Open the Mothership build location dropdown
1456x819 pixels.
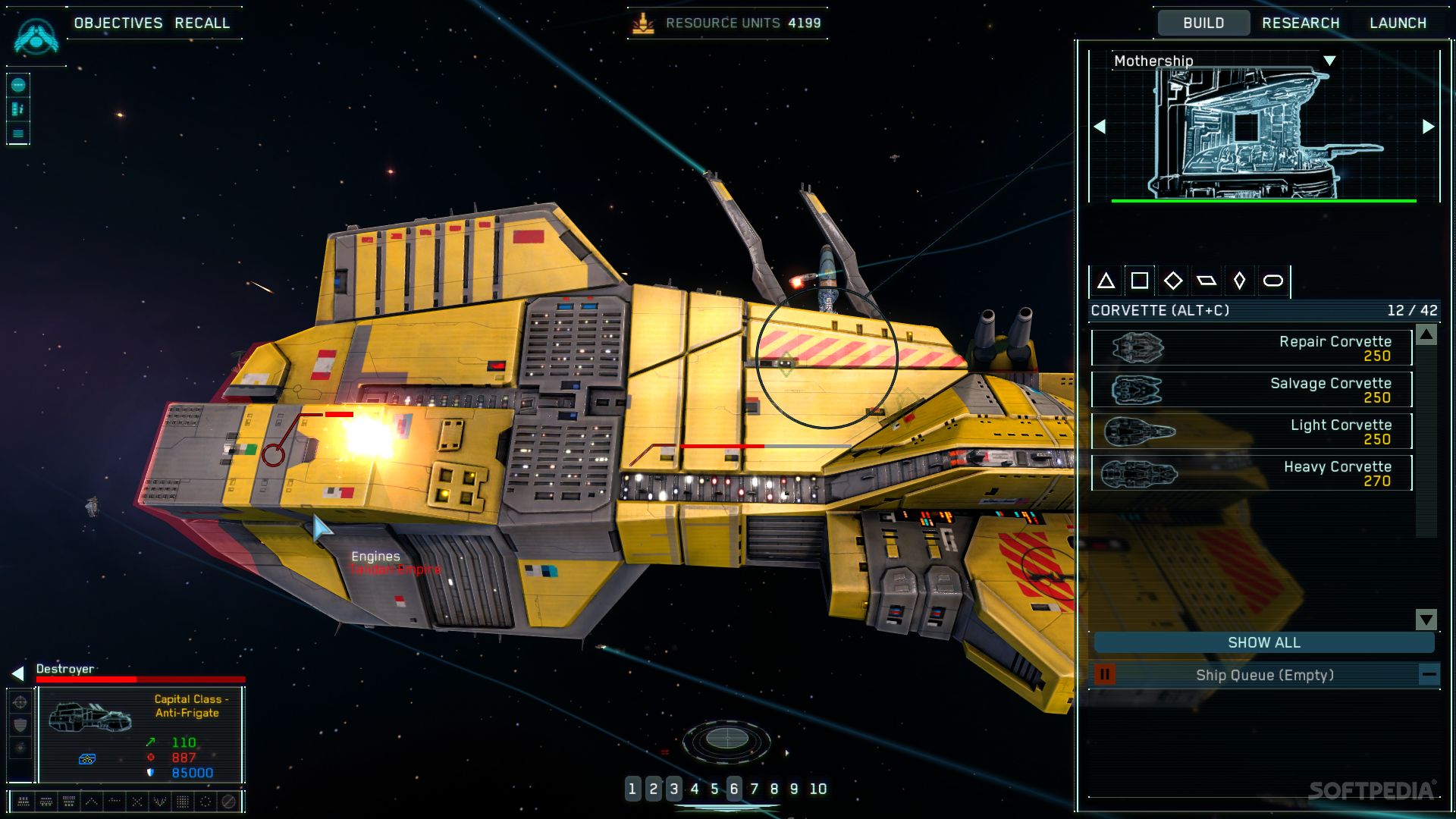click(1331, 60)
